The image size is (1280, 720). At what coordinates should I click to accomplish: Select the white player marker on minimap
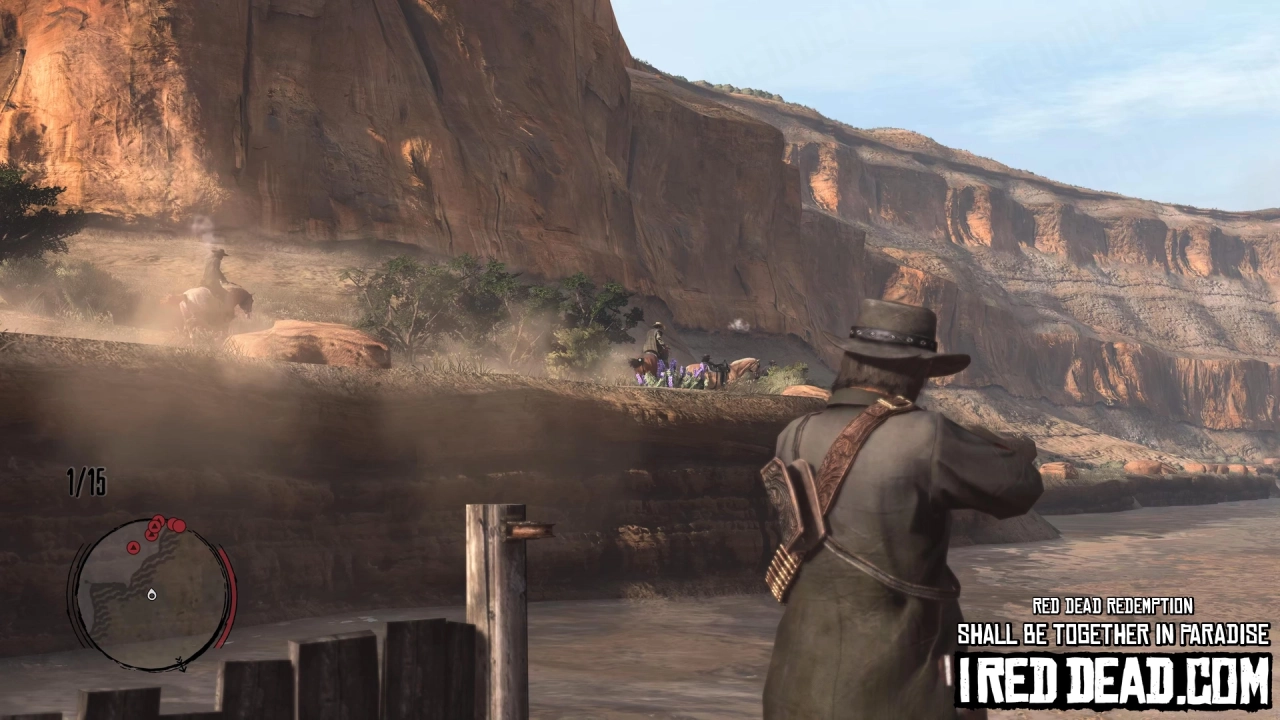[x=152, y=595]
